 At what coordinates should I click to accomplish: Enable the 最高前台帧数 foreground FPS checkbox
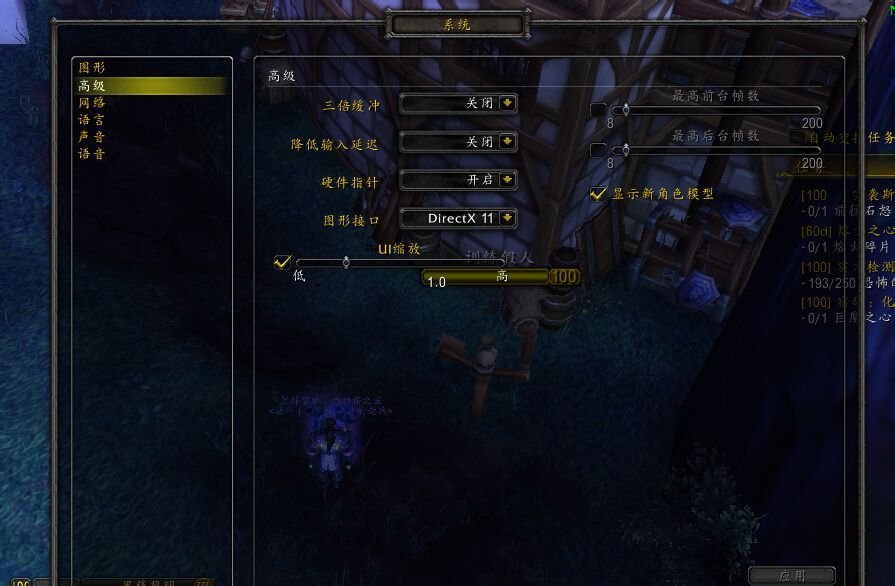pos(598,110)
